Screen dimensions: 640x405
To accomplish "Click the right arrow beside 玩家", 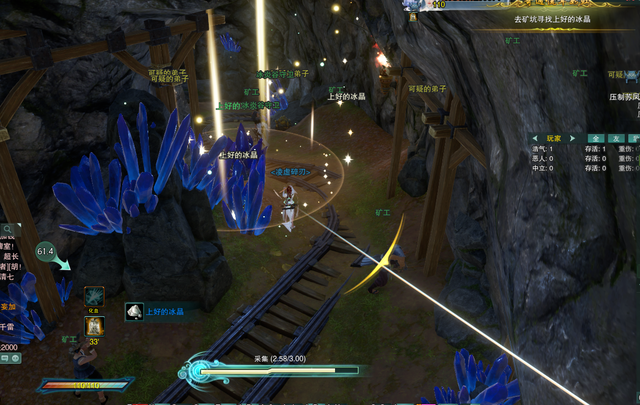I will tap(572, 138).
